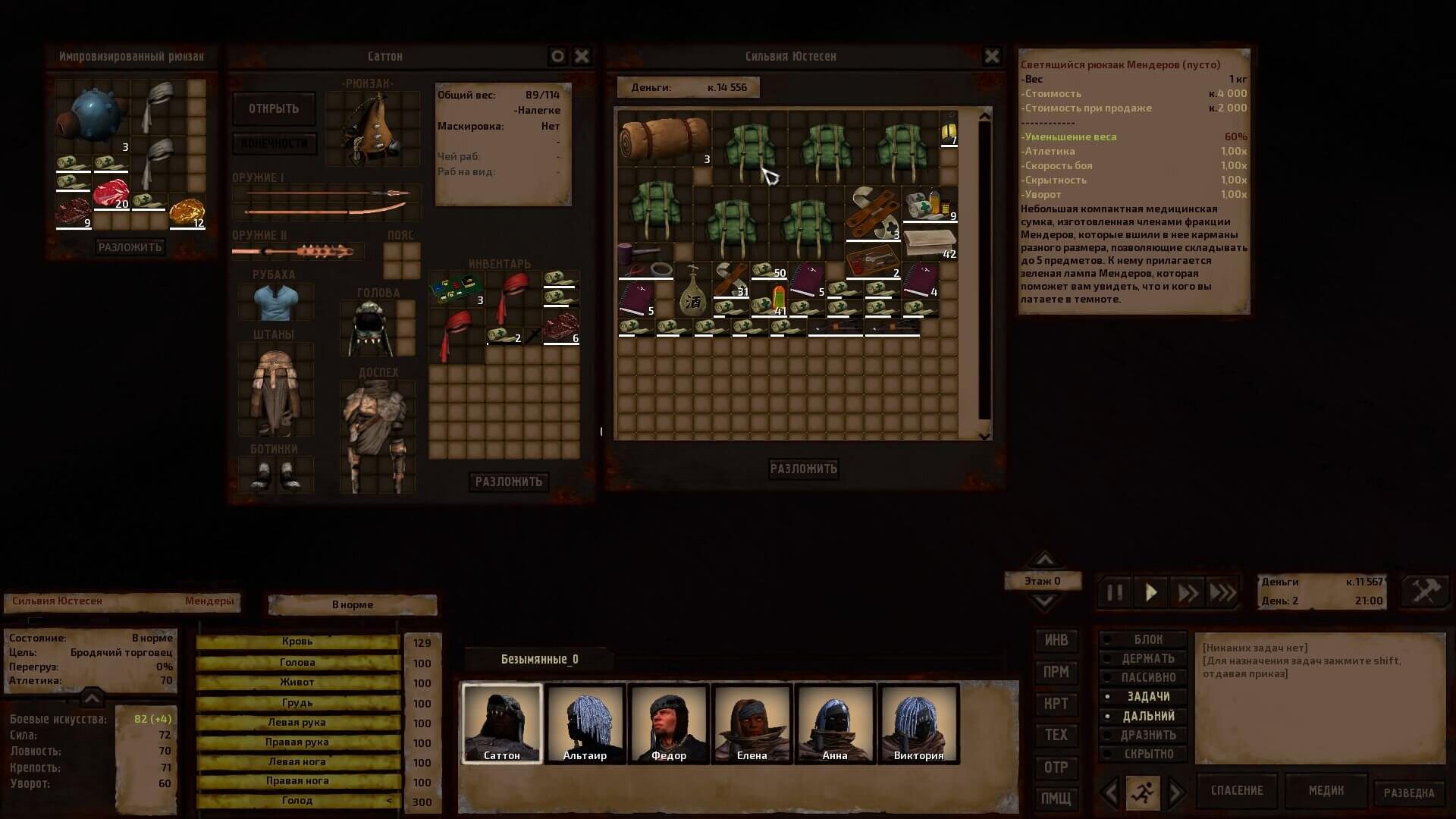Close the Сильвия Юстесен trader window
1456x819 pixels.
click(x=991, y=56)
